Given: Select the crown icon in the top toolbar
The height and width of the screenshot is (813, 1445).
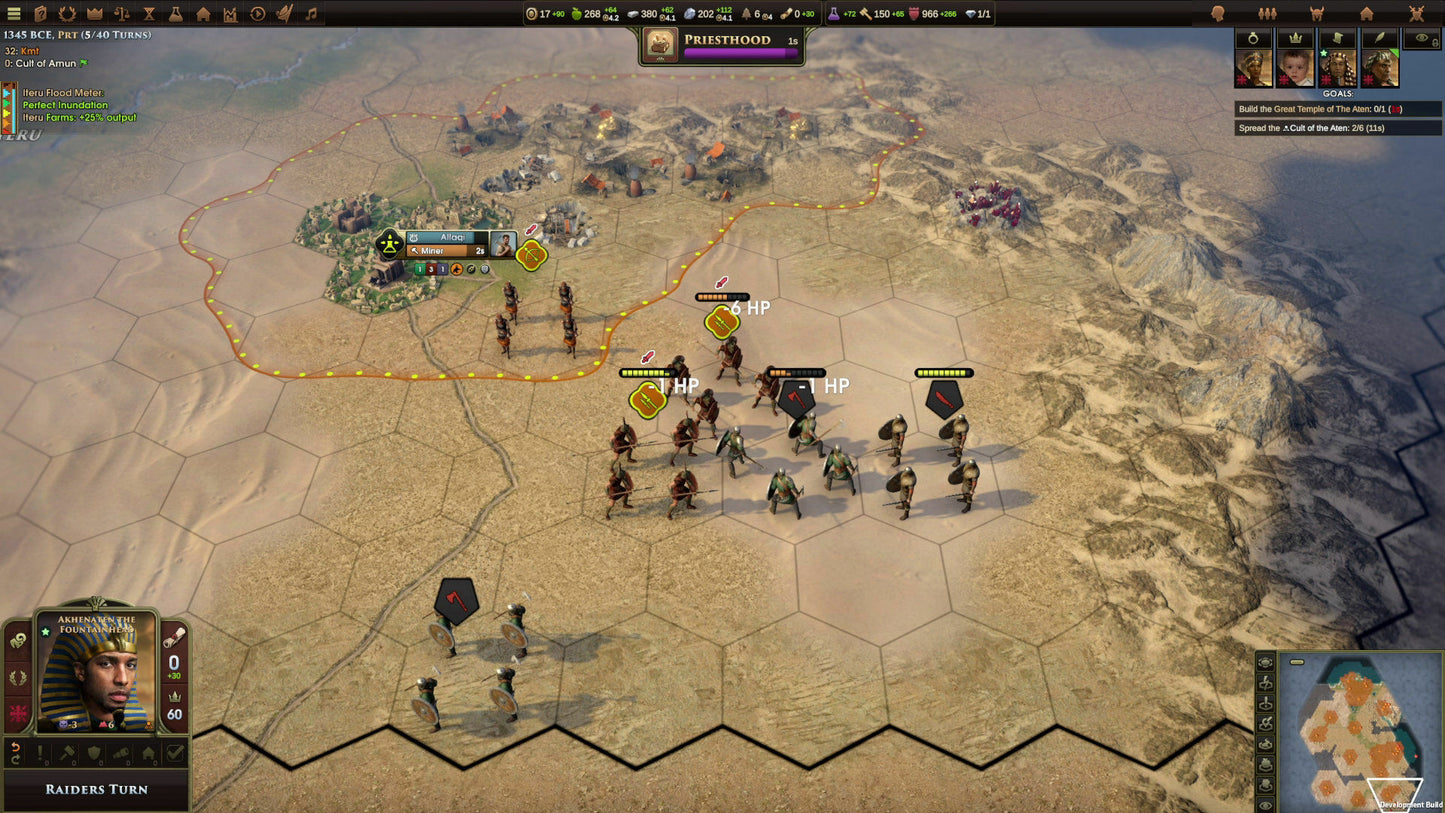Looking at the screenshot, I should pyautogui.click(x=95, y=14).
